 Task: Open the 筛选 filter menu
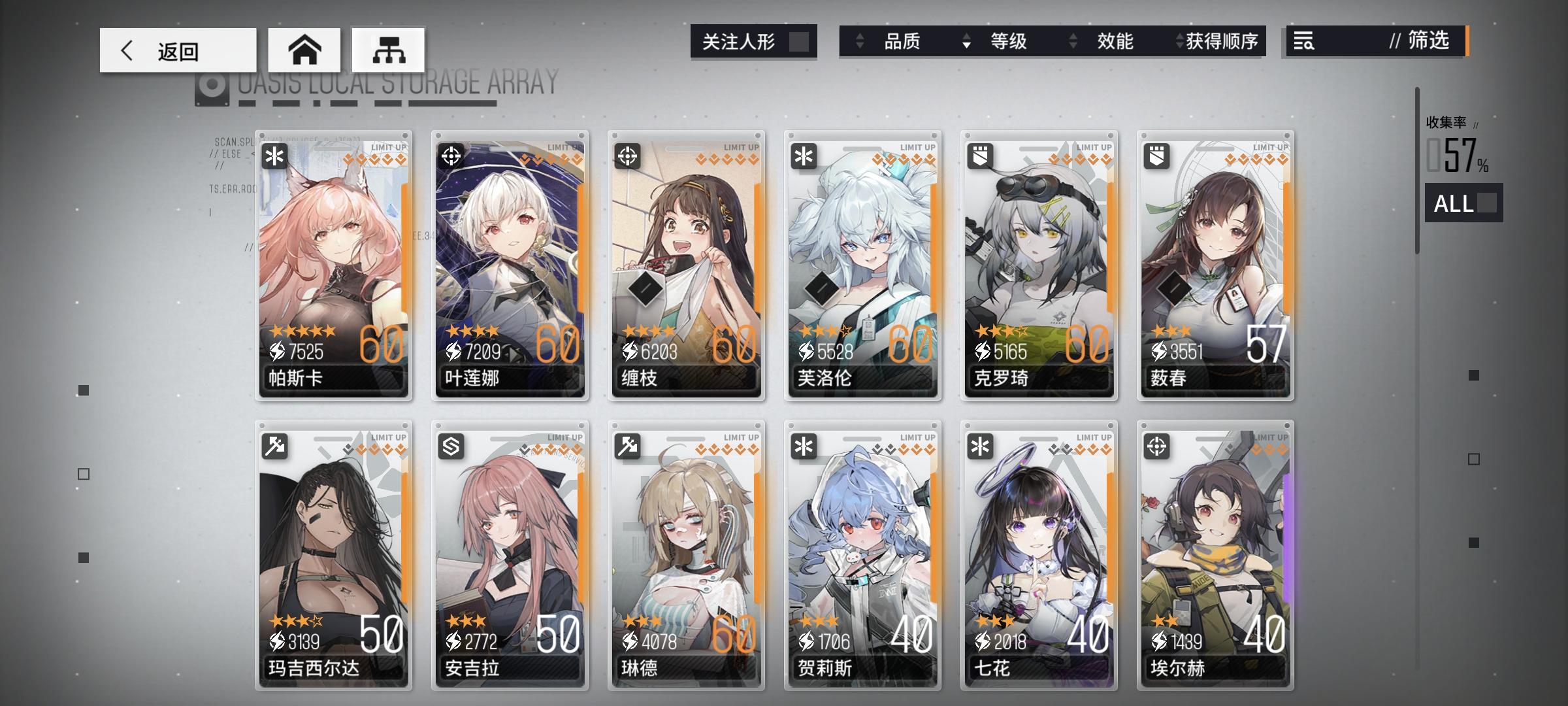[x=1428, y=42]
